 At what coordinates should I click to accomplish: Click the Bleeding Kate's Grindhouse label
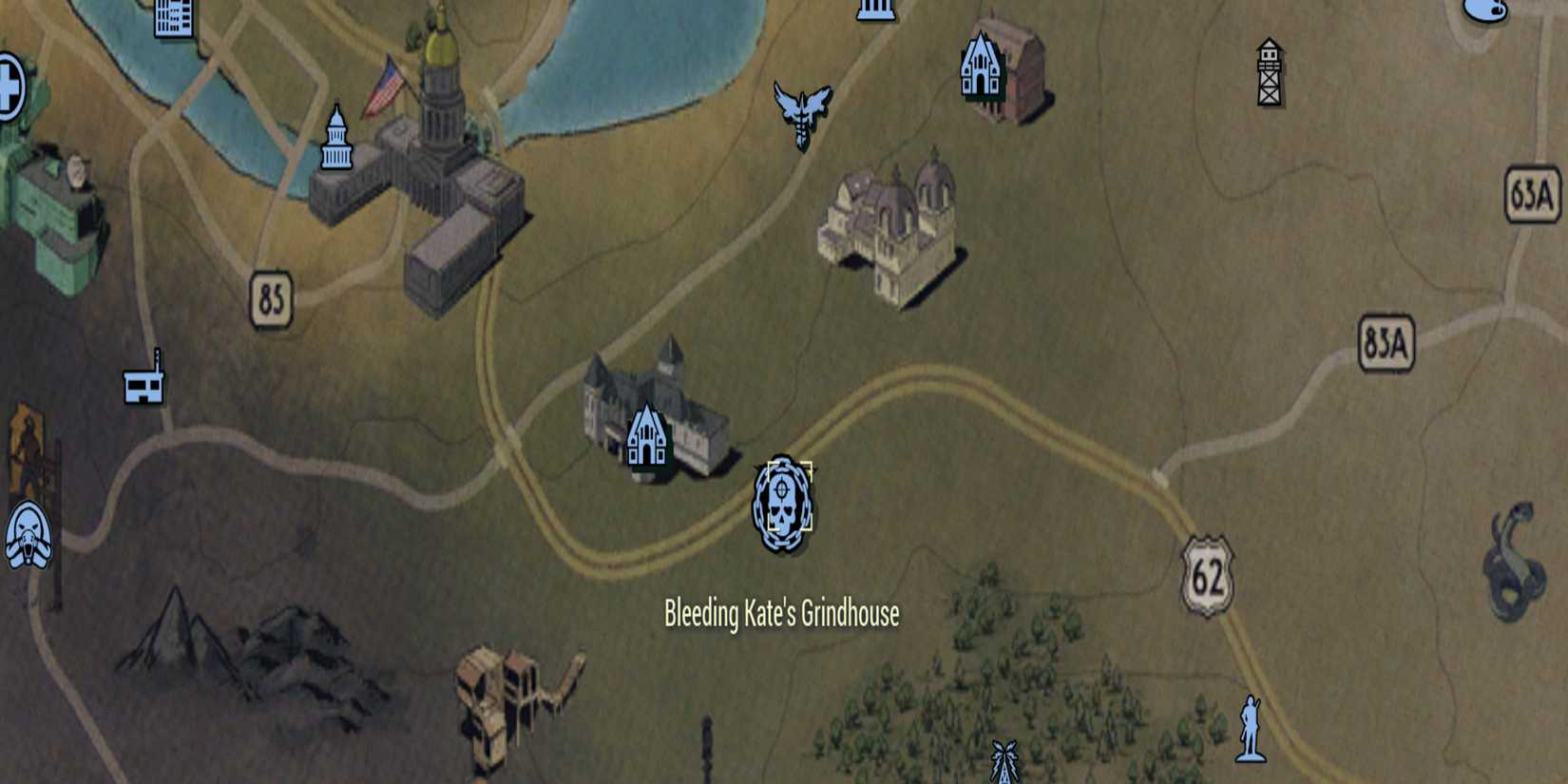click(x=781, y=615)
